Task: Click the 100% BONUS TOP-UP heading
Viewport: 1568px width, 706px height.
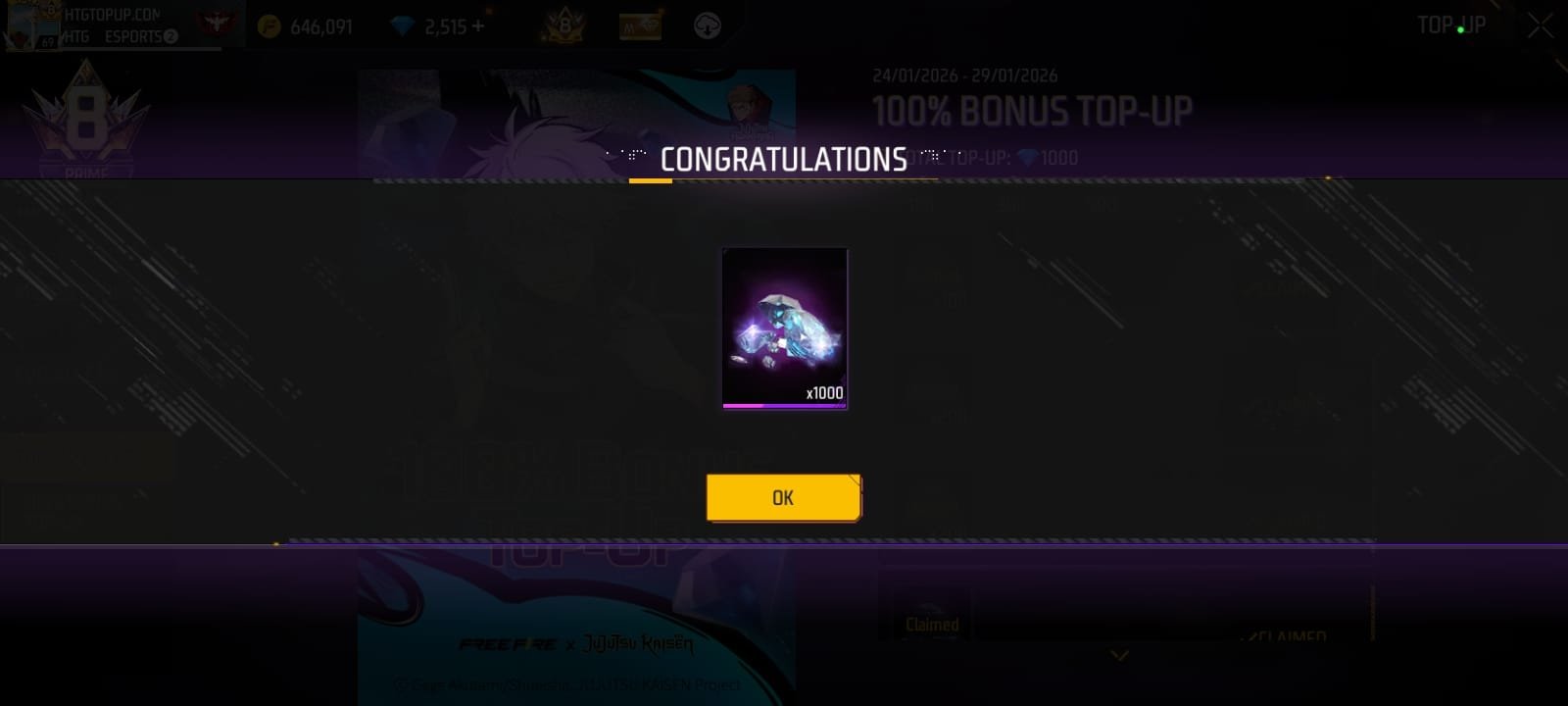Action: [x=1027, y=111]
